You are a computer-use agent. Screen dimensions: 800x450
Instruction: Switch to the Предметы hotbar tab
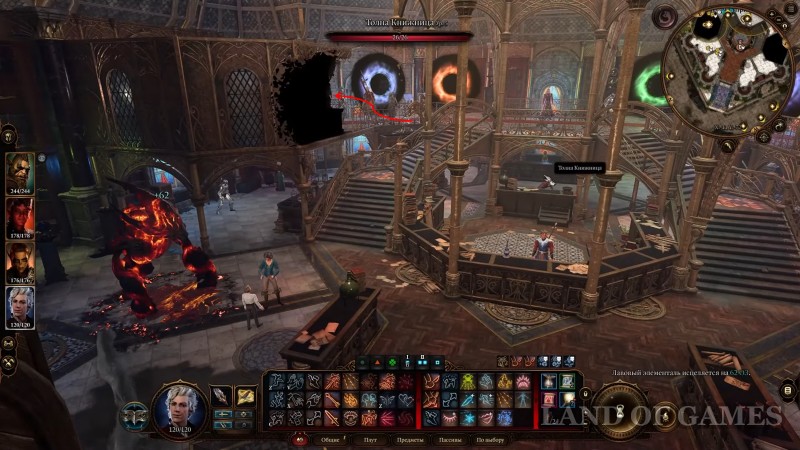pyautogui.click(x=412, y=440)
